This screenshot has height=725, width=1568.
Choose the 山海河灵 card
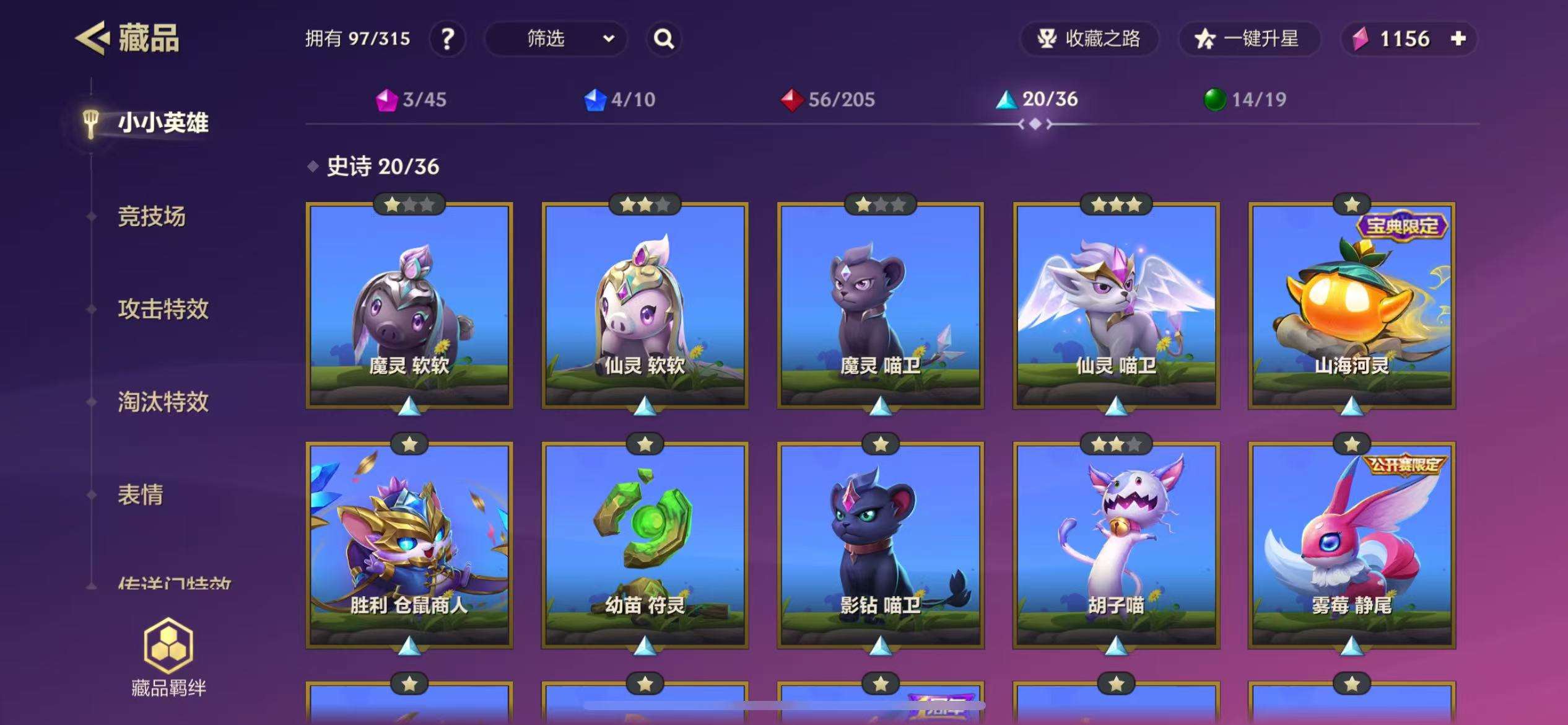1351,305
